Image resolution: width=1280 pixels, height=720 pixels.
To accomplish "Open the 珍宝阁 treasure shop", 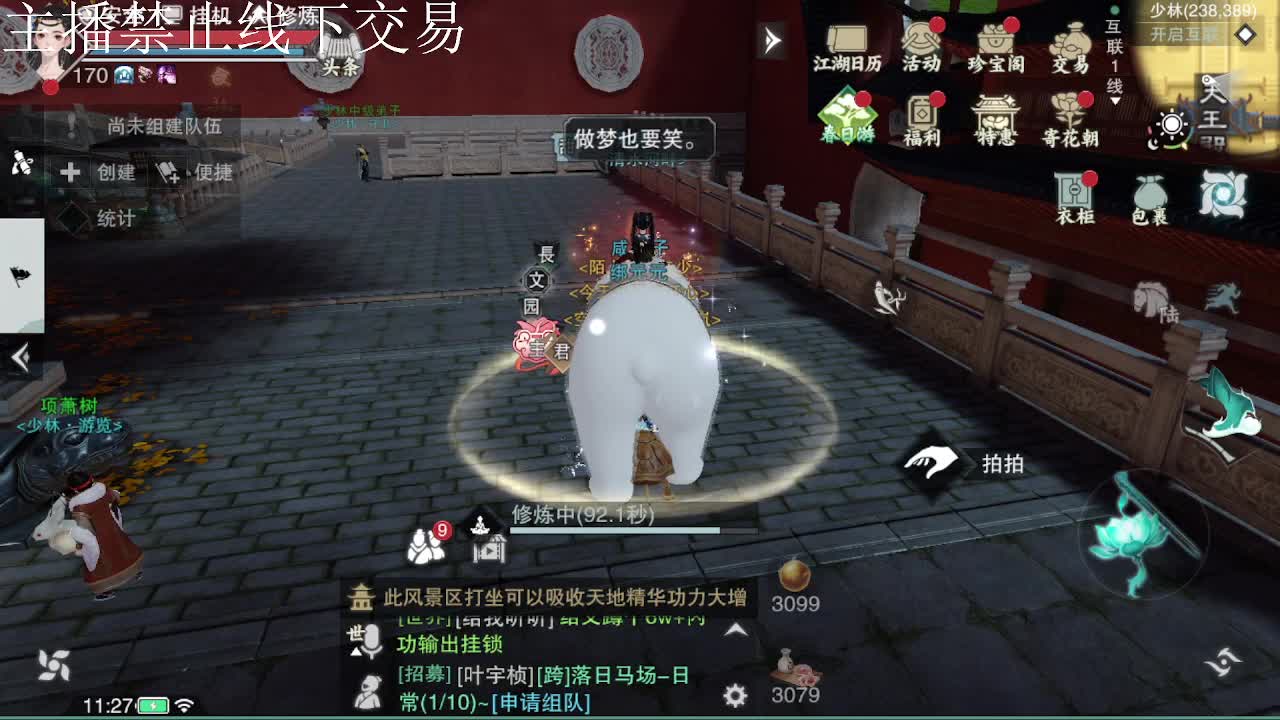I will (x=995, y=45).
